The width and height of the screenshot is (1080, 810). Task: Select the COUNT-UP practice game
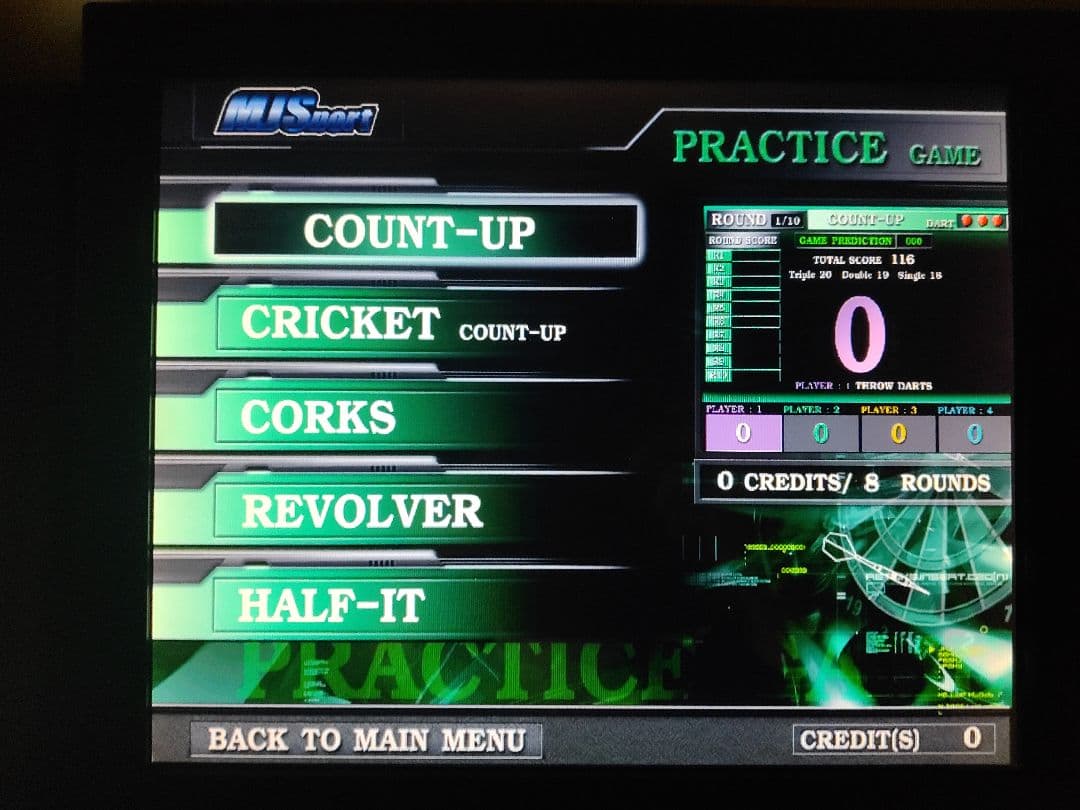tap(421, 231)
